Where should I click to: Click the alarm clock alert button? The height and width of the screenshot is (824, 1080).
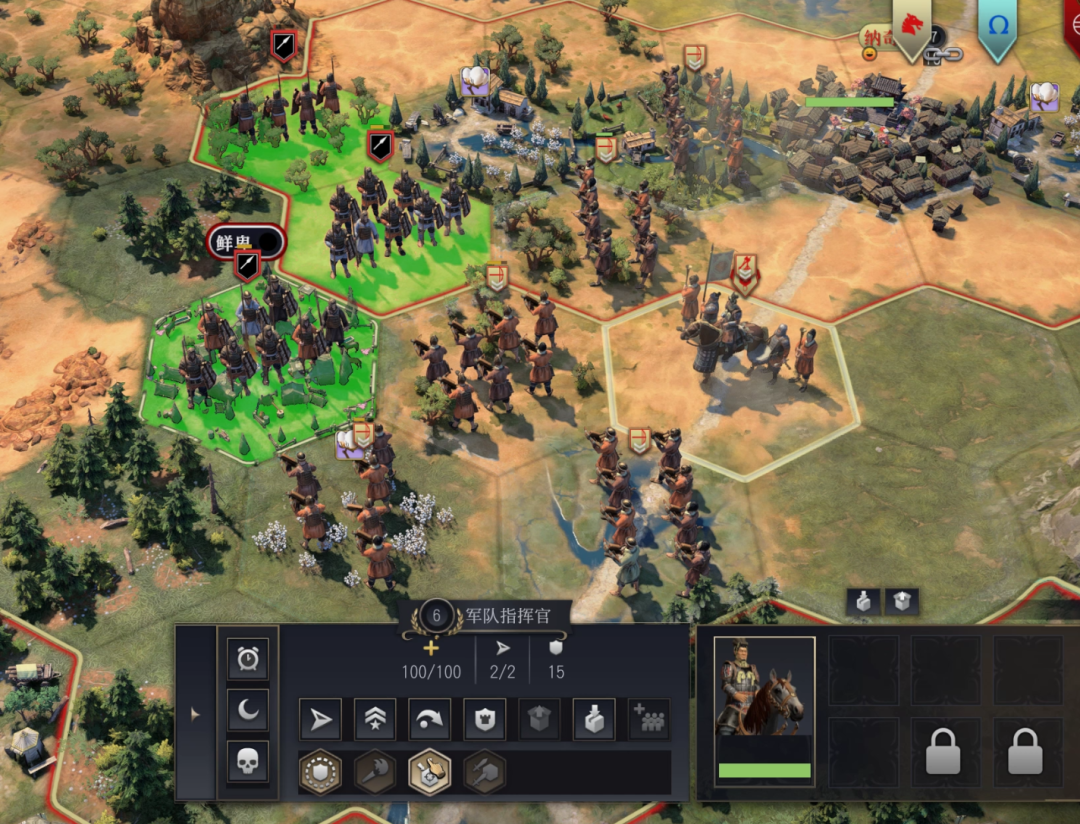click(x=247, y=659)
